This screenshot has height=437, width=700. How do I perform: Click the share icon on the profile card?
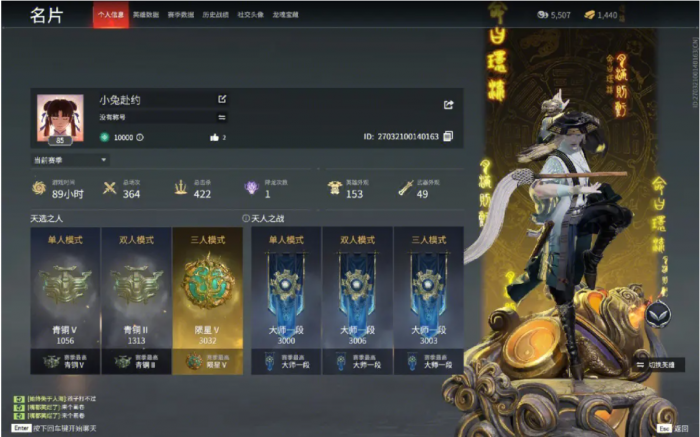(449, 104)
